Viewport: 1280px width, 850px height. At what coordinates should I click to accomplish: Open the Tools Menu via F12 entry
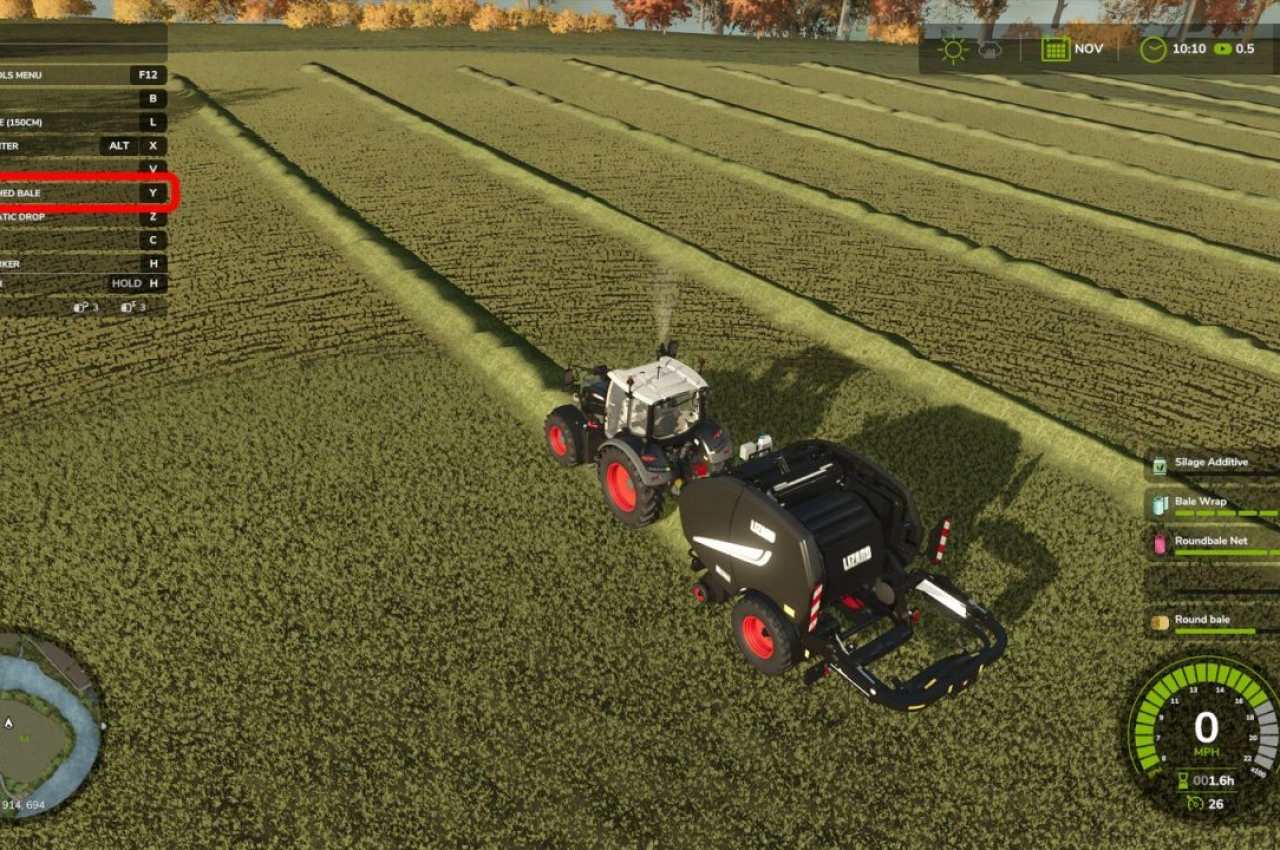pyautogui.click(x=147, y=75)
